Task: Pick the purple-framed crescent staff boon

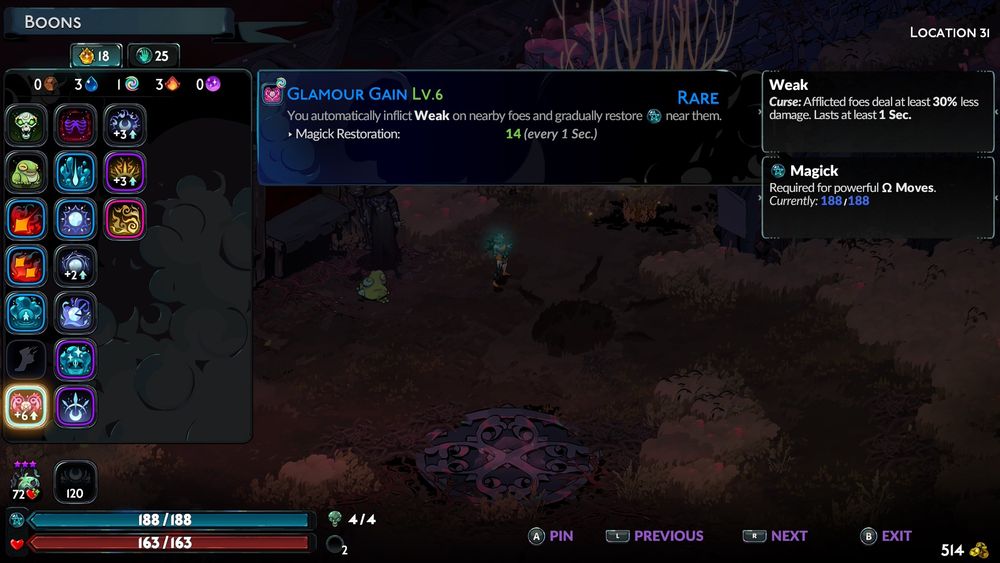Action: click(76, 406)
